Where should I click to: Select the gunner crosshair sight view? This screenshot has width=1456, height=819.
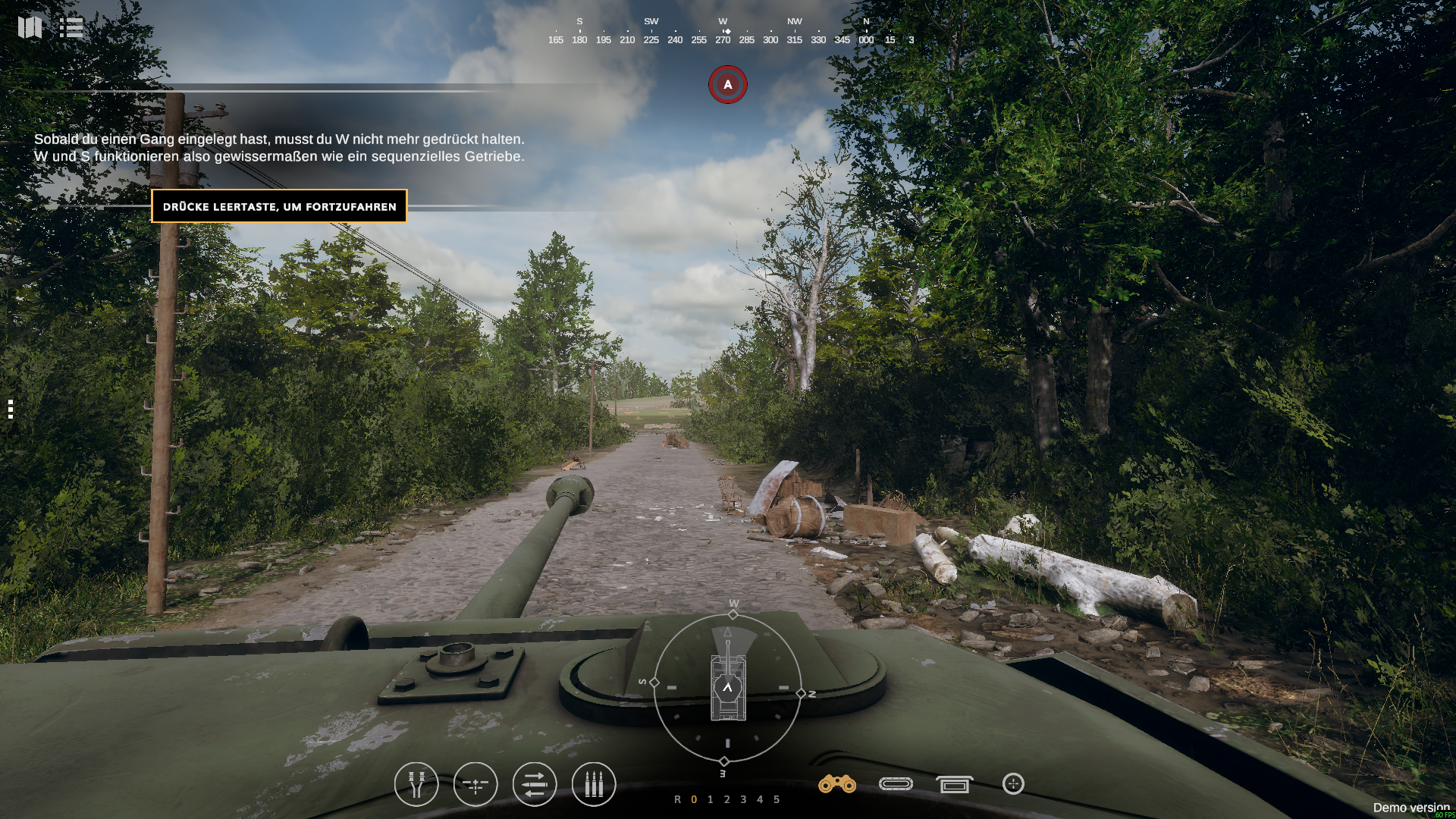point(1013,784)
